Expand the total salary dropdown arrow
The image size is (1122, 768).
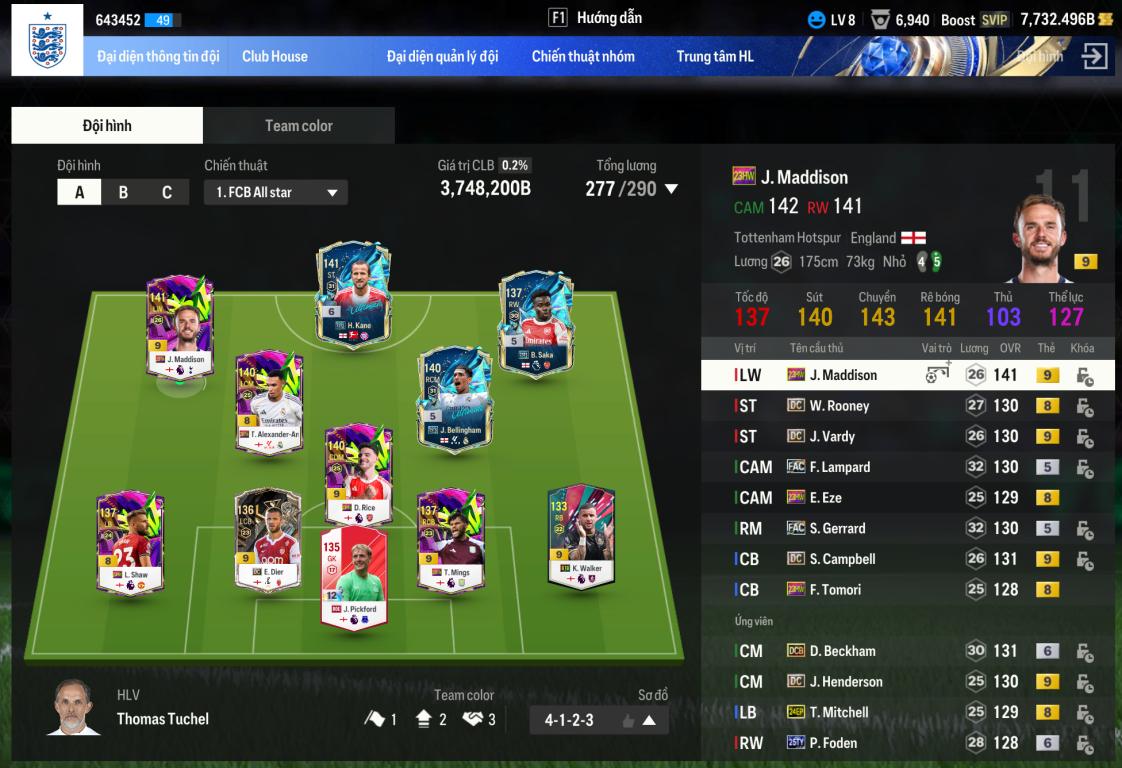pos(671,189)
